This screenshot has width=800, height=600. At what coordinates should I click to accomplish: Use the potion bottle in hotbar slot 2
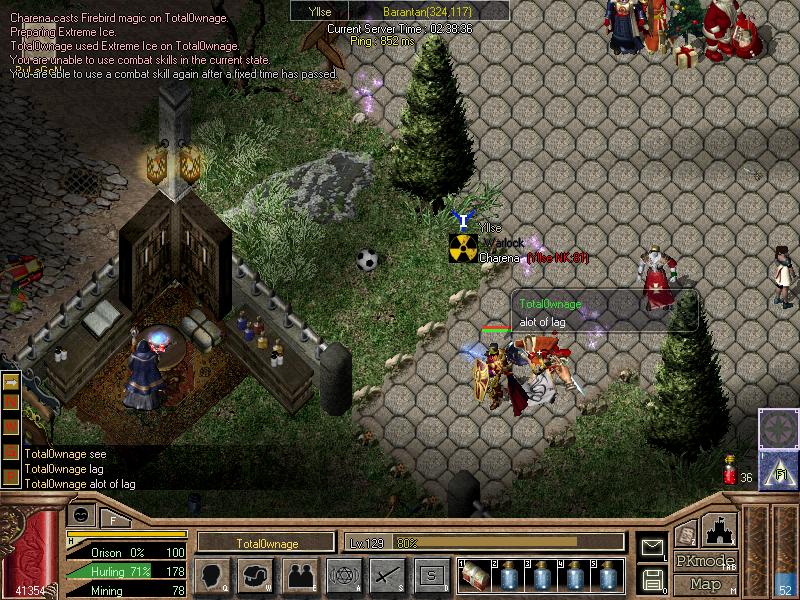(509, 576)
